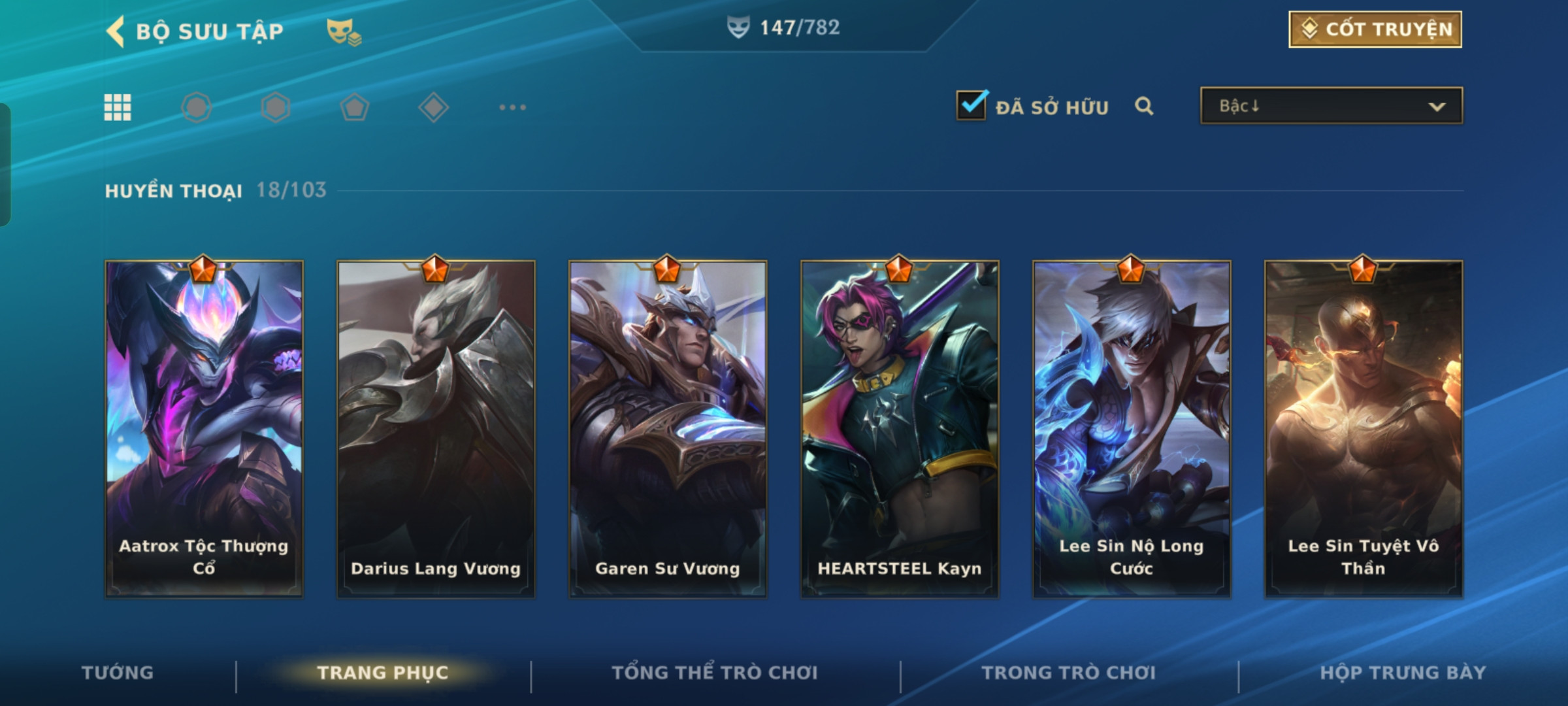This screenshot has width=1568, height=706.
Task: Choose the pentagon rarity filter
Action: 354,107
